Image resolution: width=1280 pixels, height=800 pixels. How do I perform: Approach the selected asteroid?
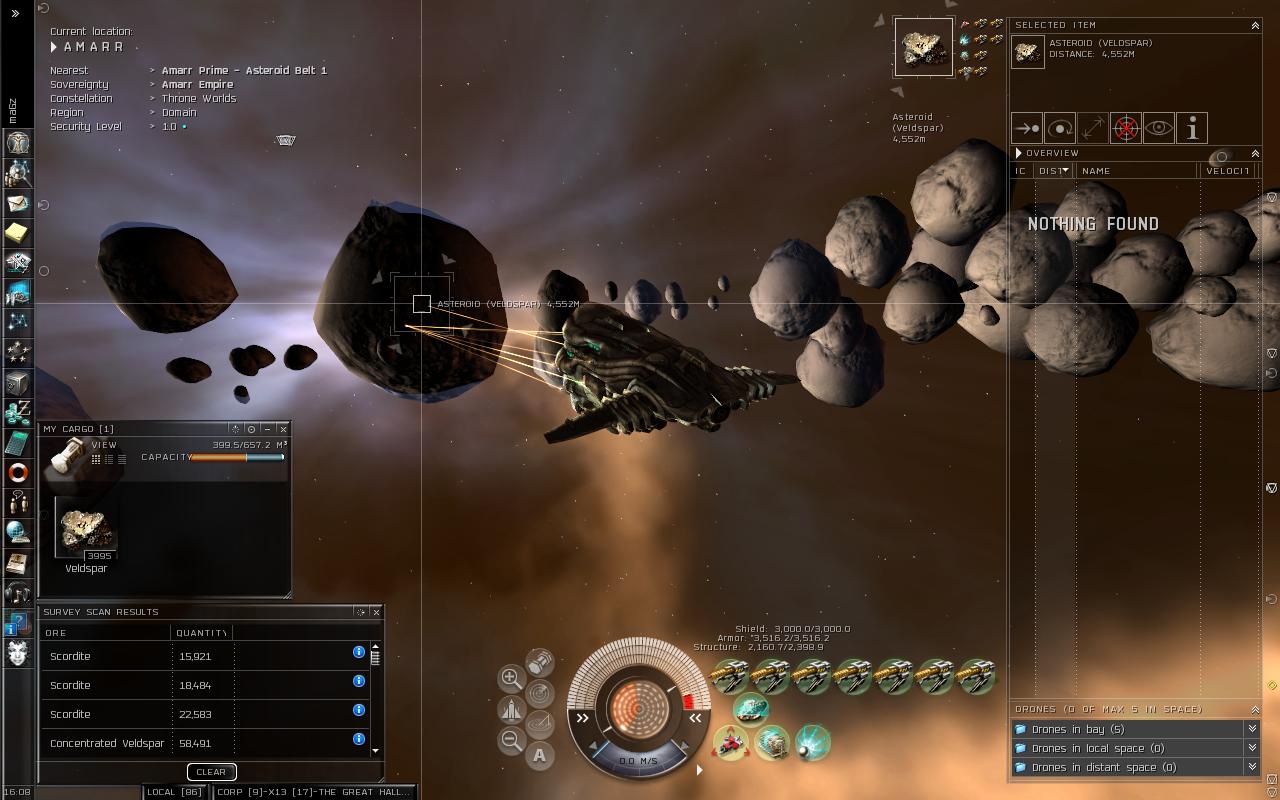pos(1027,128)
